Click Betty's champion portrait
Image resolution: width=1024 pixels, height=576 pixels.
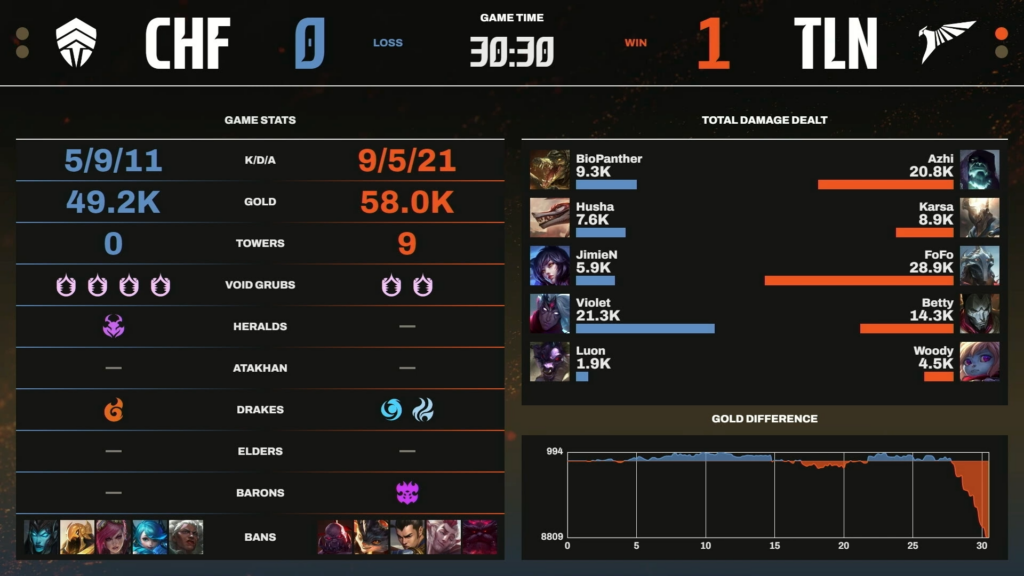(x=979, y=314)
